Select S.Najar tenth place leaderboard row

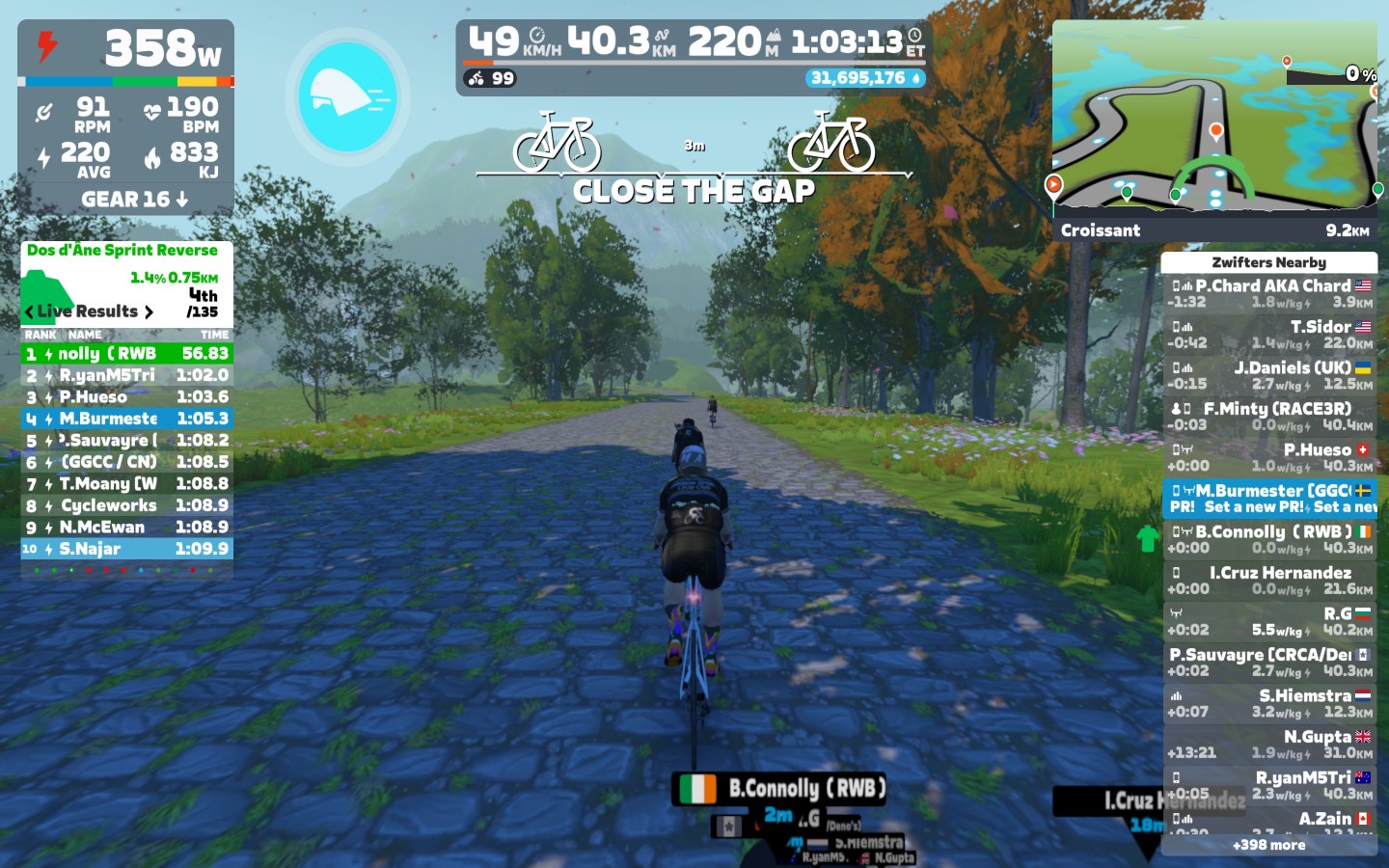126,549
